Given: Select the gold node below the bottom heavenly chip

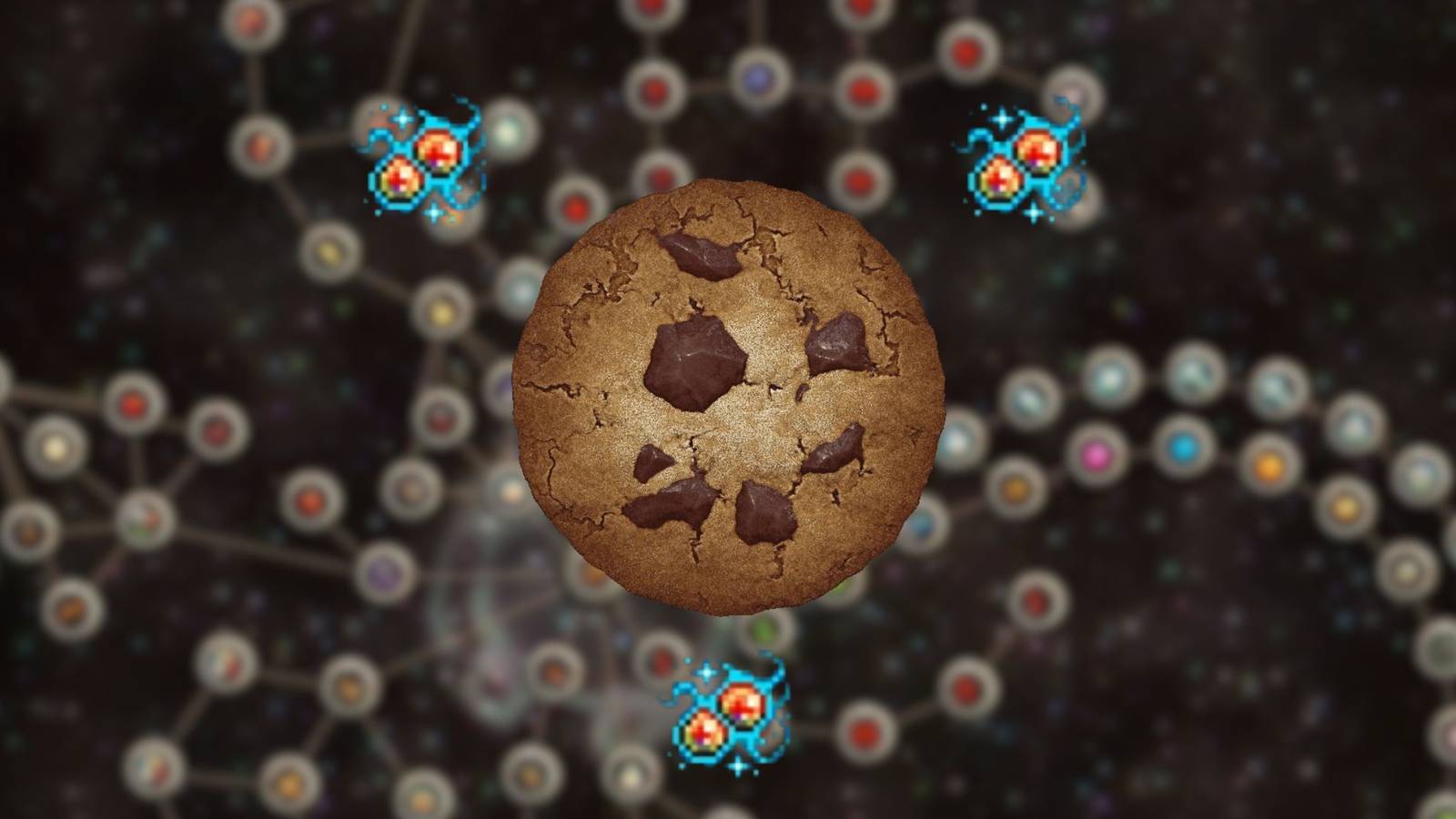Looking at the screenshot, I should point(630,774).
